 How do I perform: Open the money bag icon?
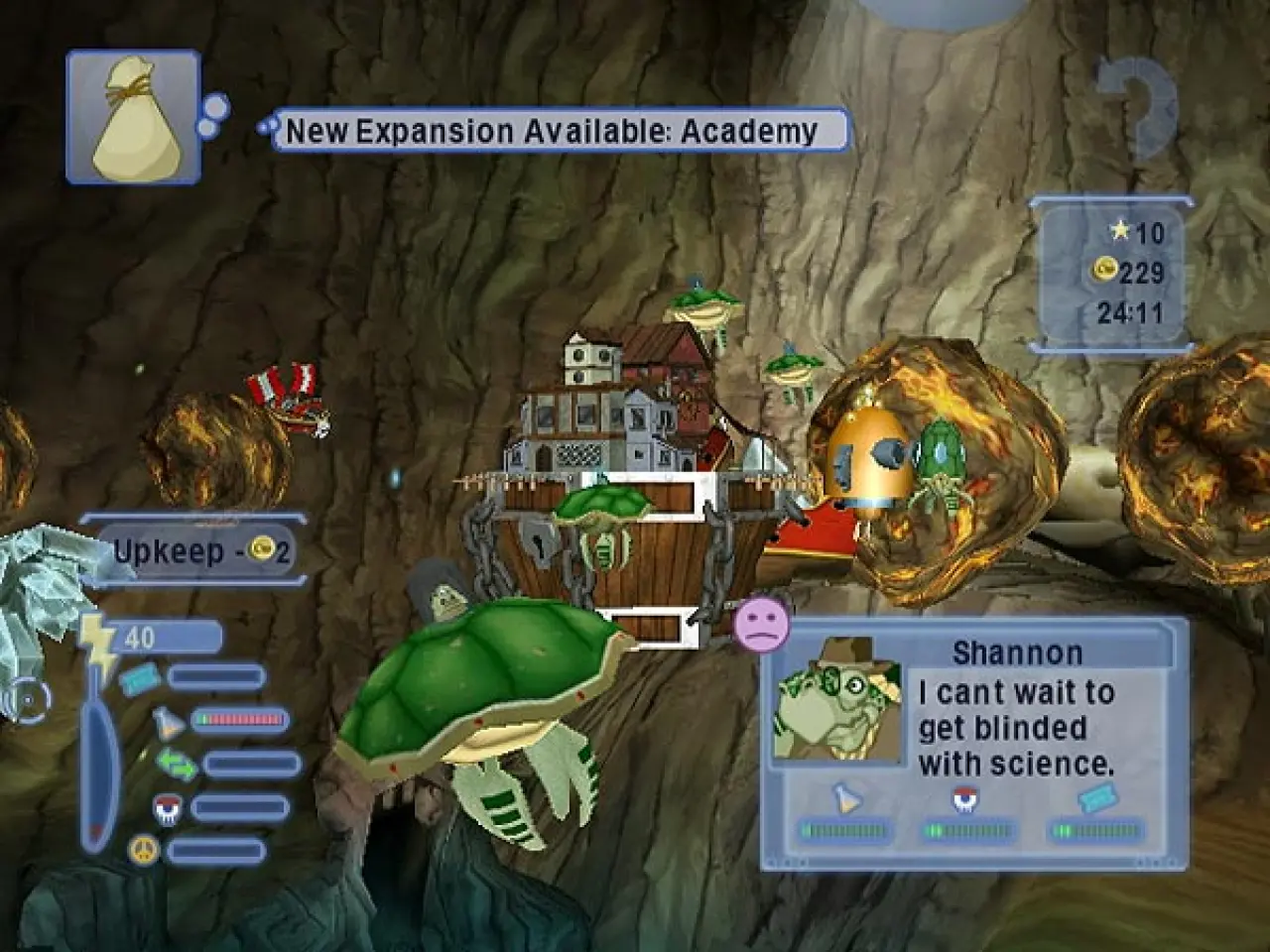(x=133, y=118)
